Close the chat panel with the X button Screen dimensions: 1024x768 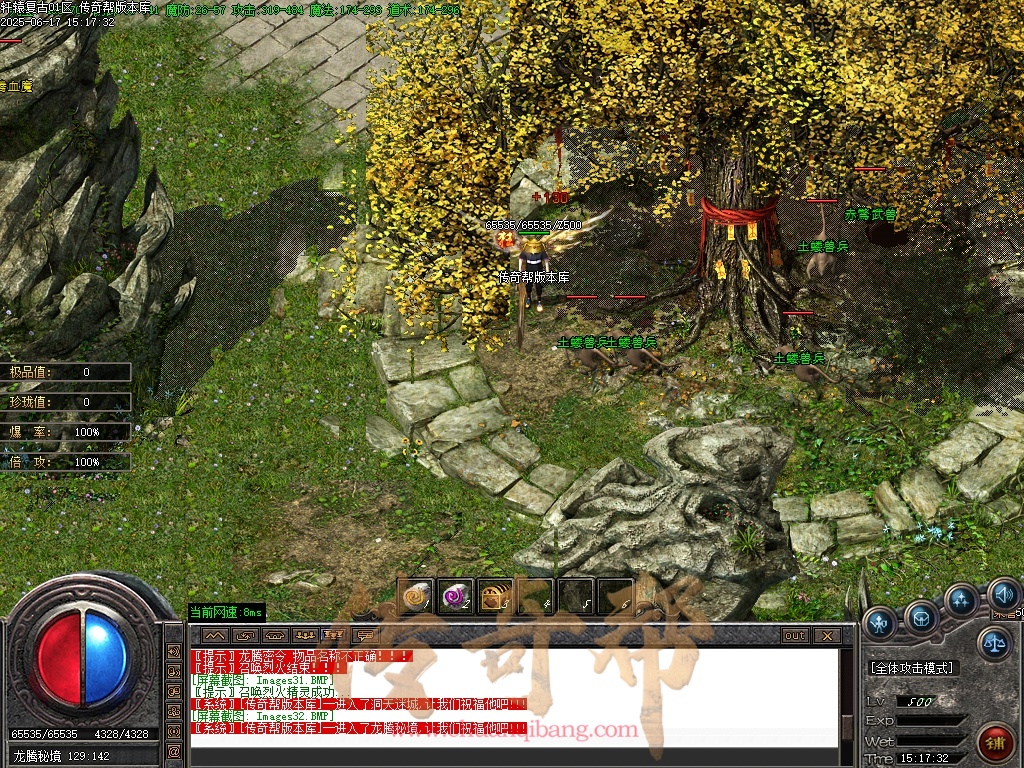coord(826,636)
